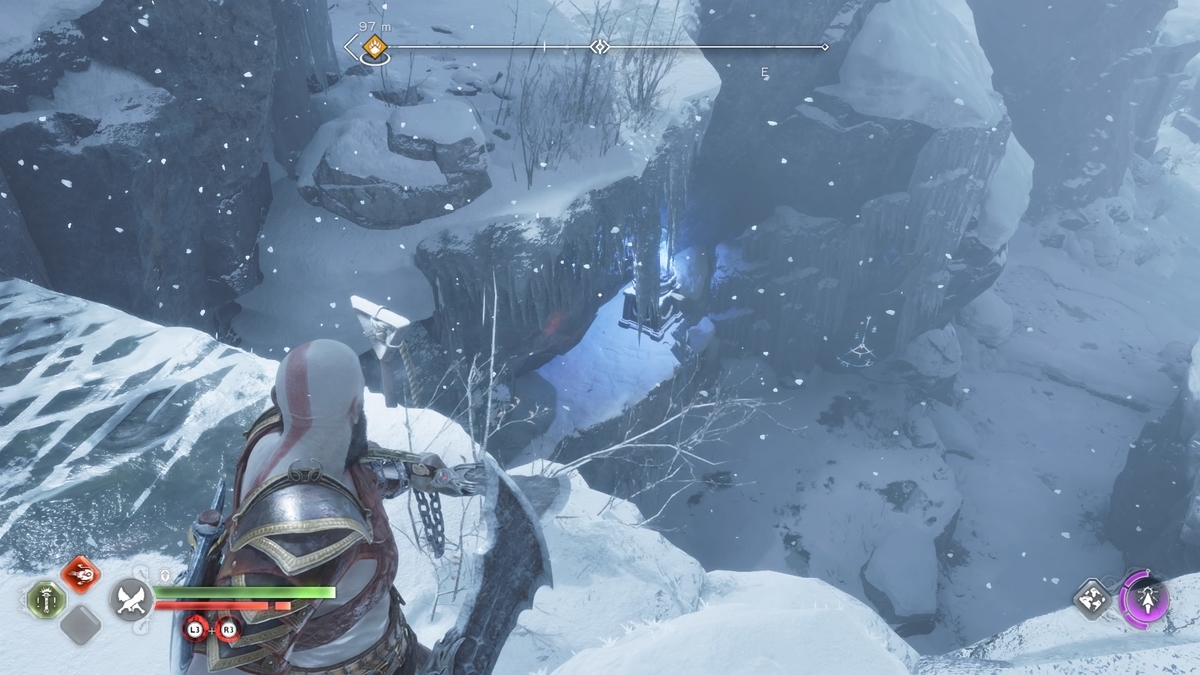Select the gray diamond arrow-type icon
This screenshot has height=675, width=1200.
(x=1092, y=599)
